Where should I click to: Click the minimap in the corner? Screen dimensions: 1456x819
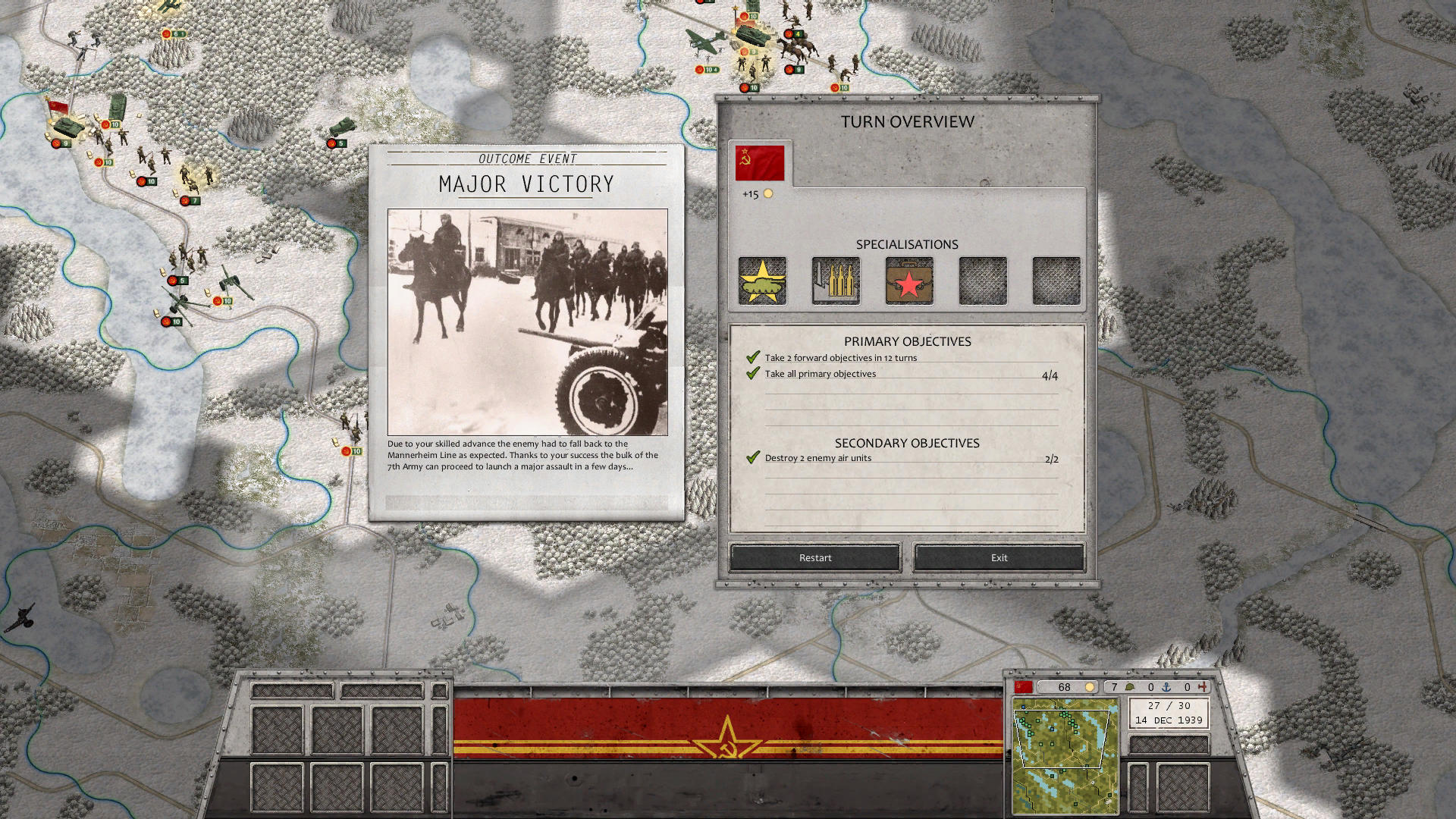pos(1065,757)
